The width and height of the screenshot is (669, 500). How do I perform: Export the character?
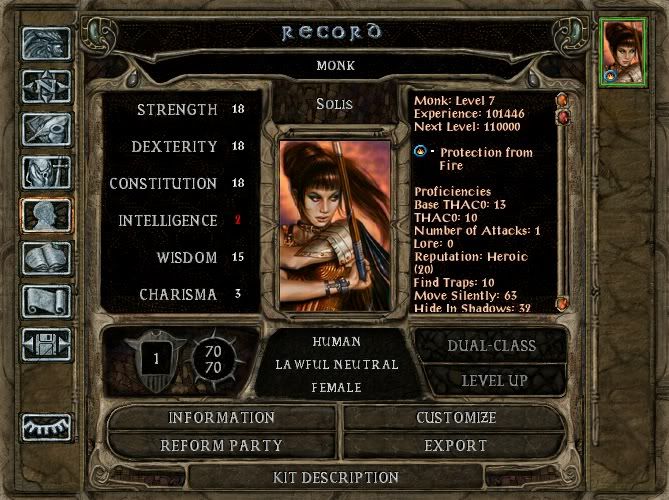[x=455, y=445]
